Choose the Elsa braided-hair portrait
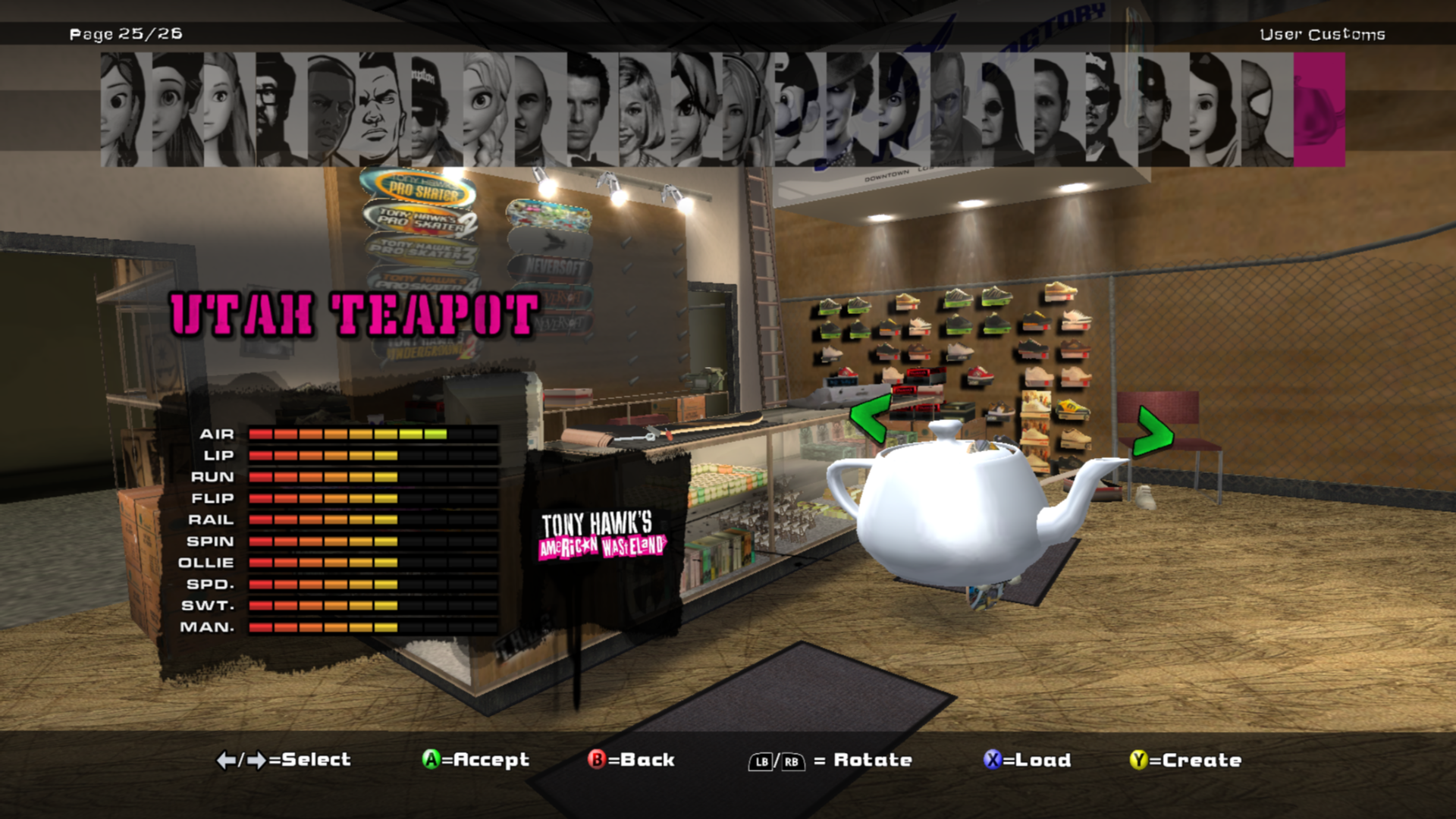This screenshot has height=819, width=1456. 488,110
